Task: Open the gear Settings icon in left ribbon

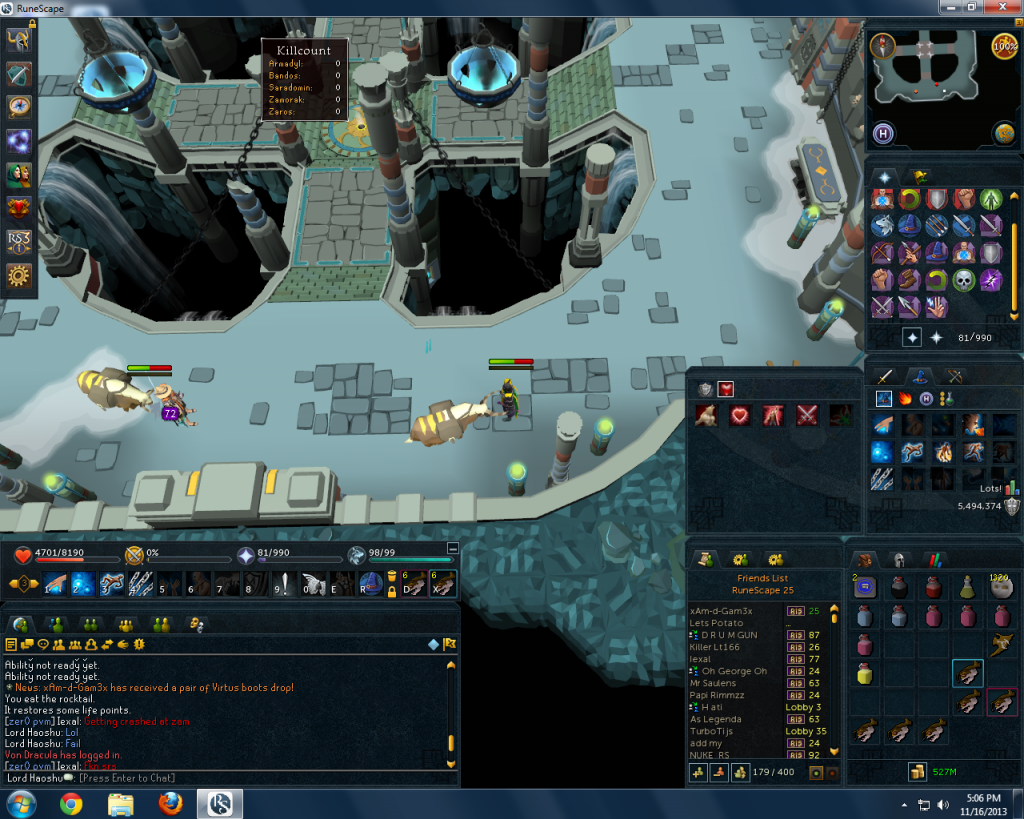Action: (19, 276)
